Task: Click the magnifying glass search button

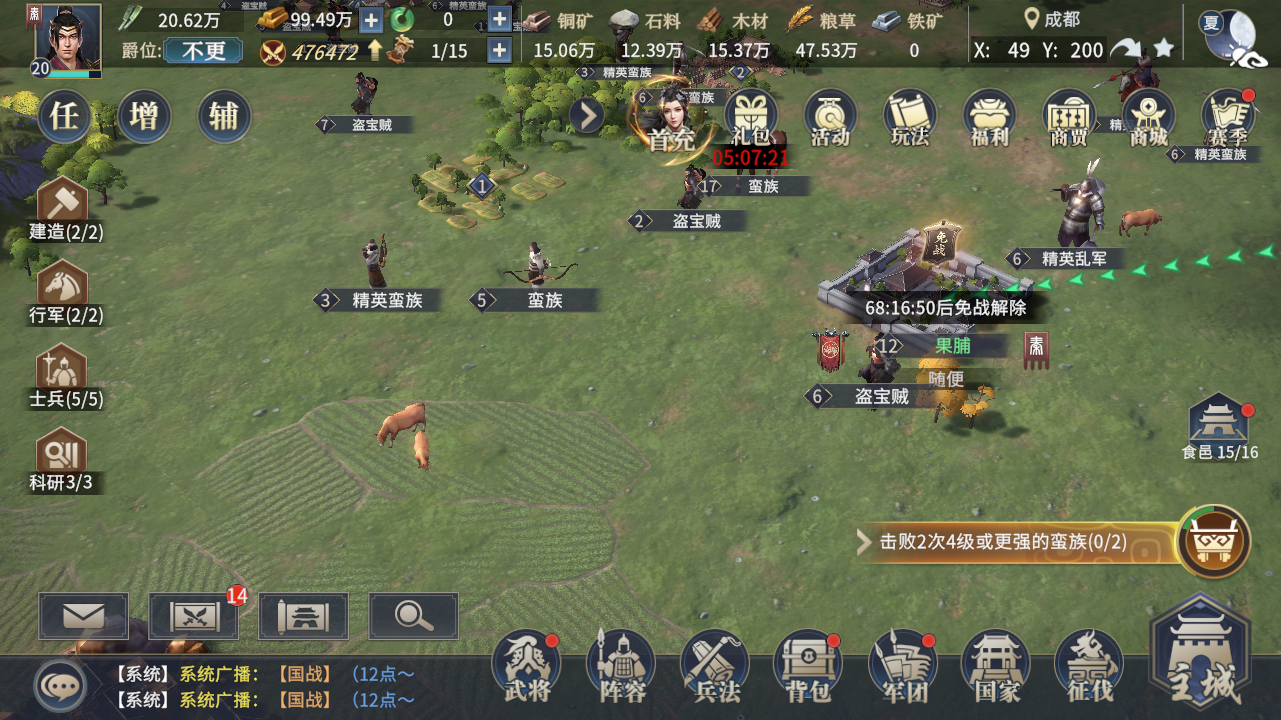Action: point(413,616)
